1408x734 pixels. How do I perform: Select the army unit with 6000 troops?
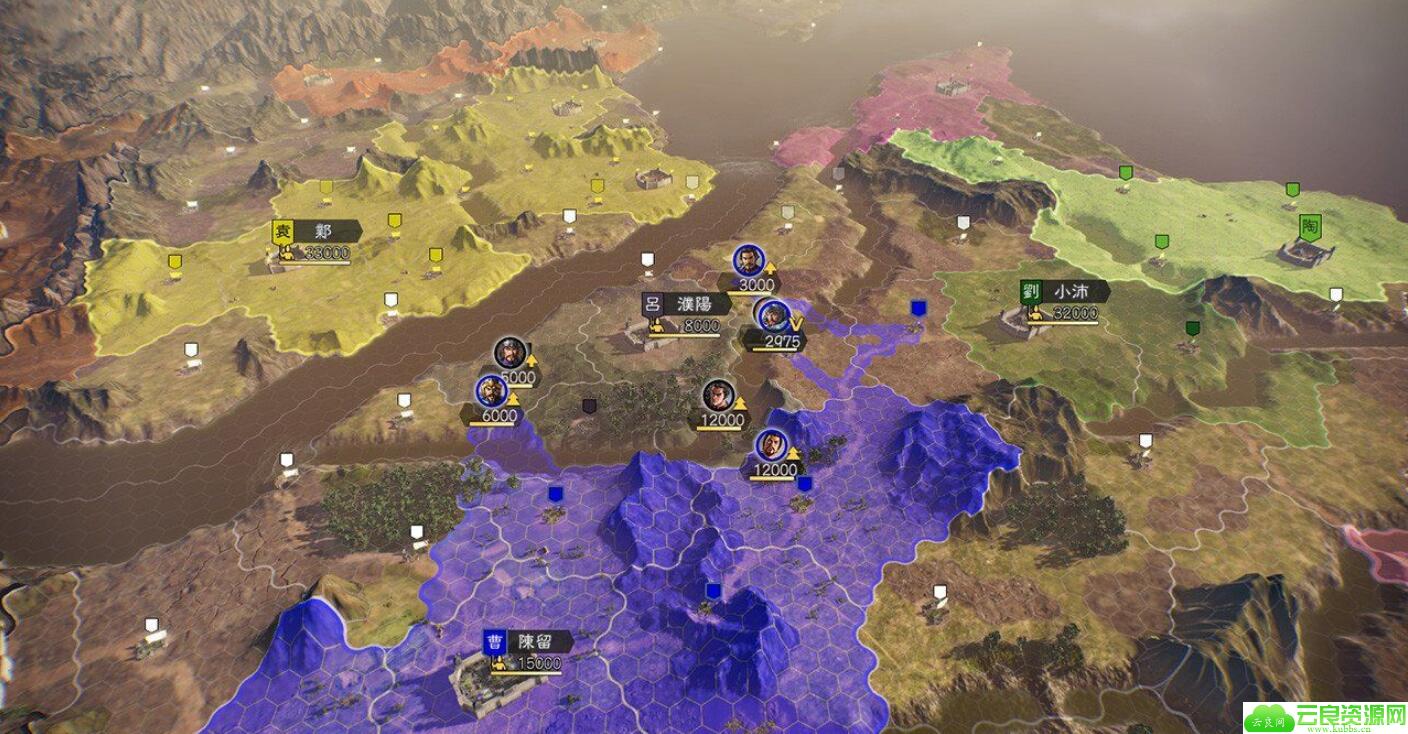pos(489,392)
